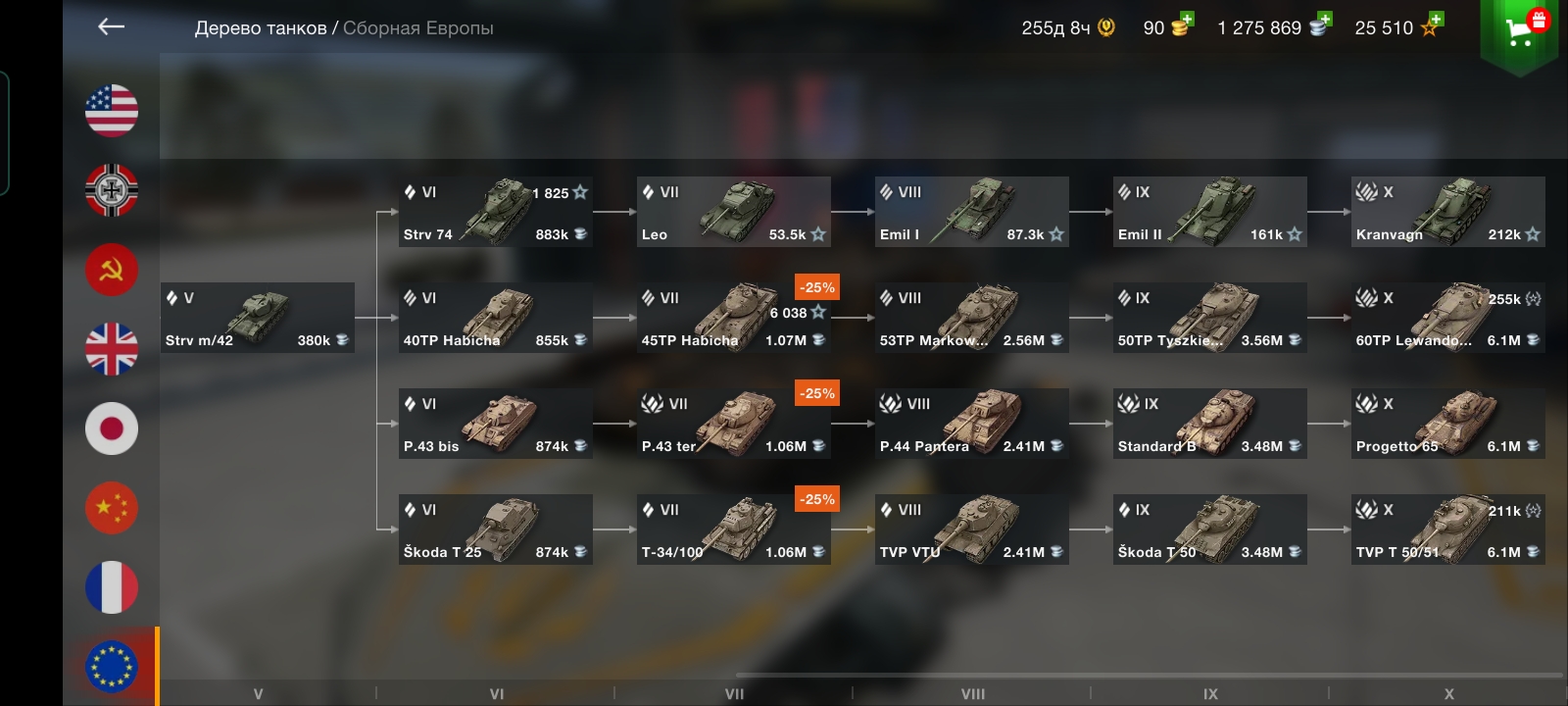The height and width of the screenshot is (706, 1568).
Task: Open the P.44 Pantera tank node
Action: (x=971, y=424)
